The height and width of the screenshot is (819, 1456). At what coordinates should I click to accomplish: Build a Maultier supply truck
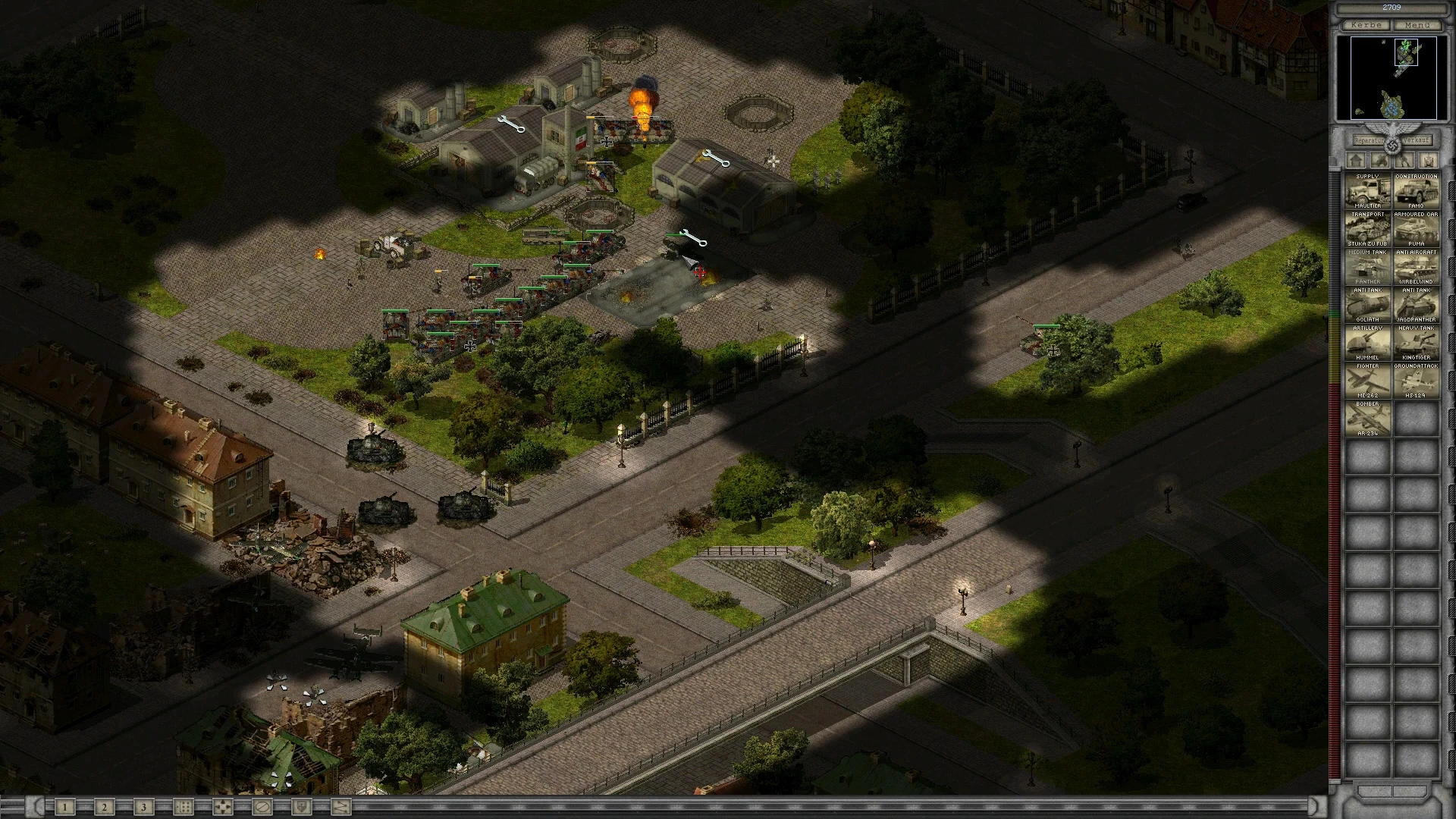(x=1368, y=191)
